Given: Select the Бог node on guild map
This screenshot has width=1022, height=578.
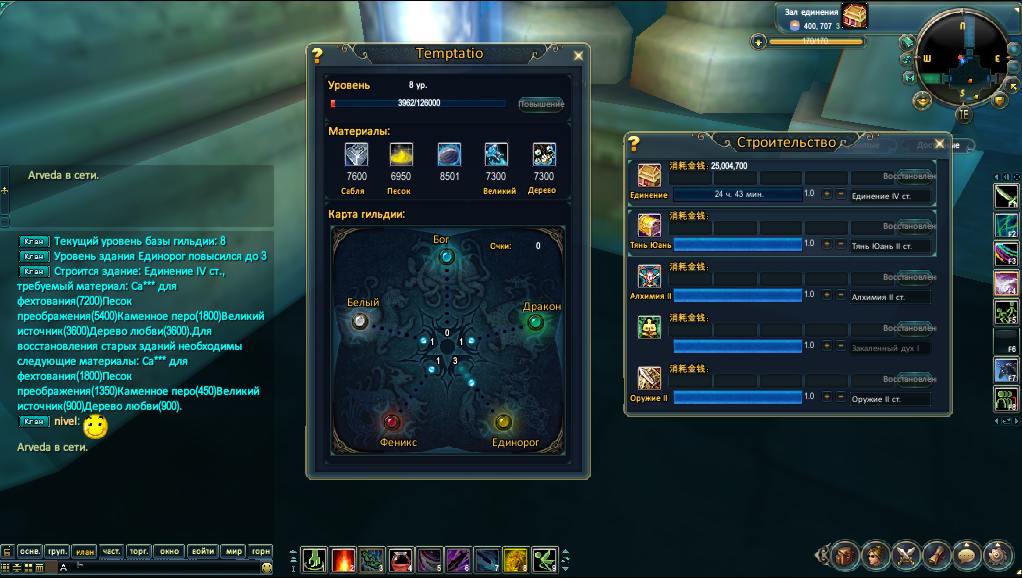Looking at the screenshot, I should 447,257.
